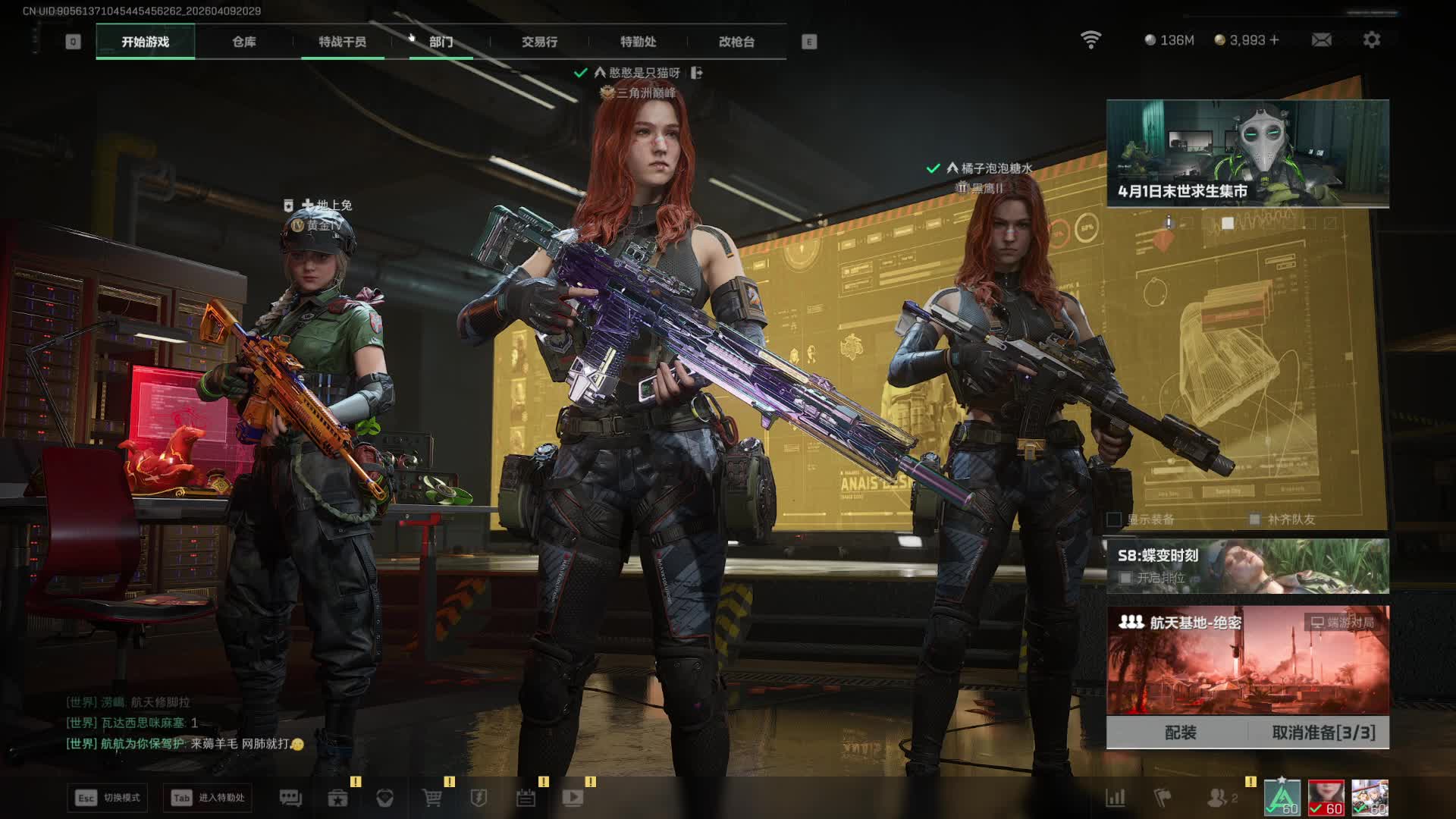Choose the 航天基地-绝密 map card
Image resolution: width=1456 pixels, height=819 pixels.
click(x=1247, y=660)
